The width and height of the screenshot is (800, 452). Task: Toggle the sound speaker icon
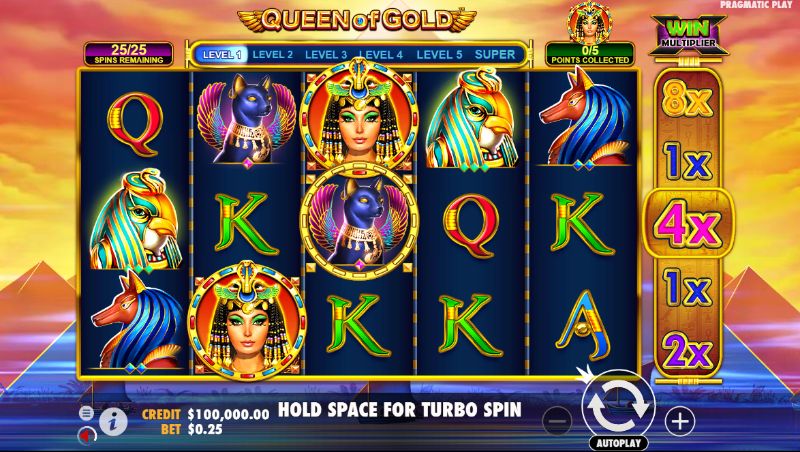[87, 433]
